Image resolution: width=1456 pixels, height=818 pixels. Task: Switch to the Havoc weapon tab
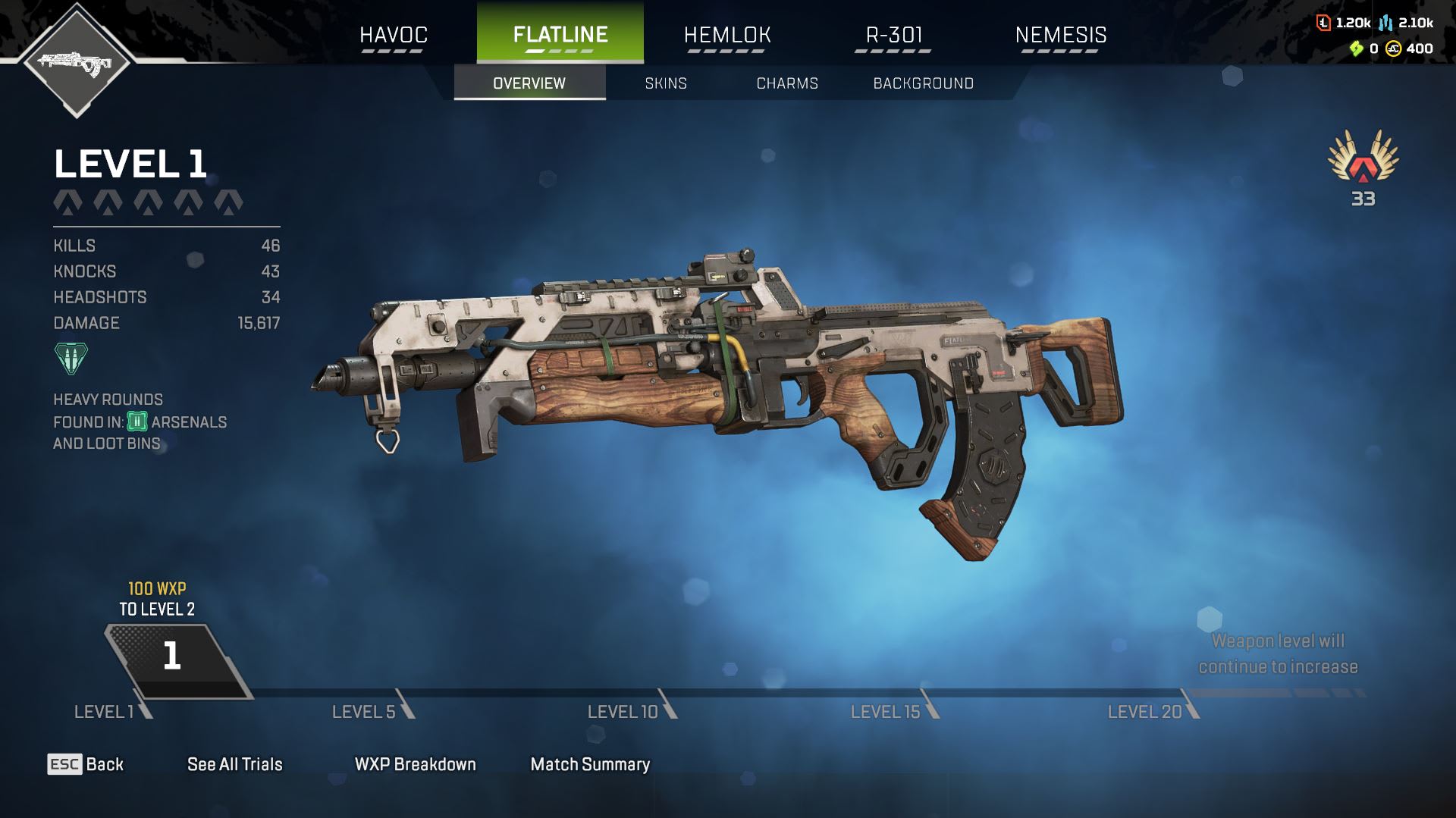[394, 35]
